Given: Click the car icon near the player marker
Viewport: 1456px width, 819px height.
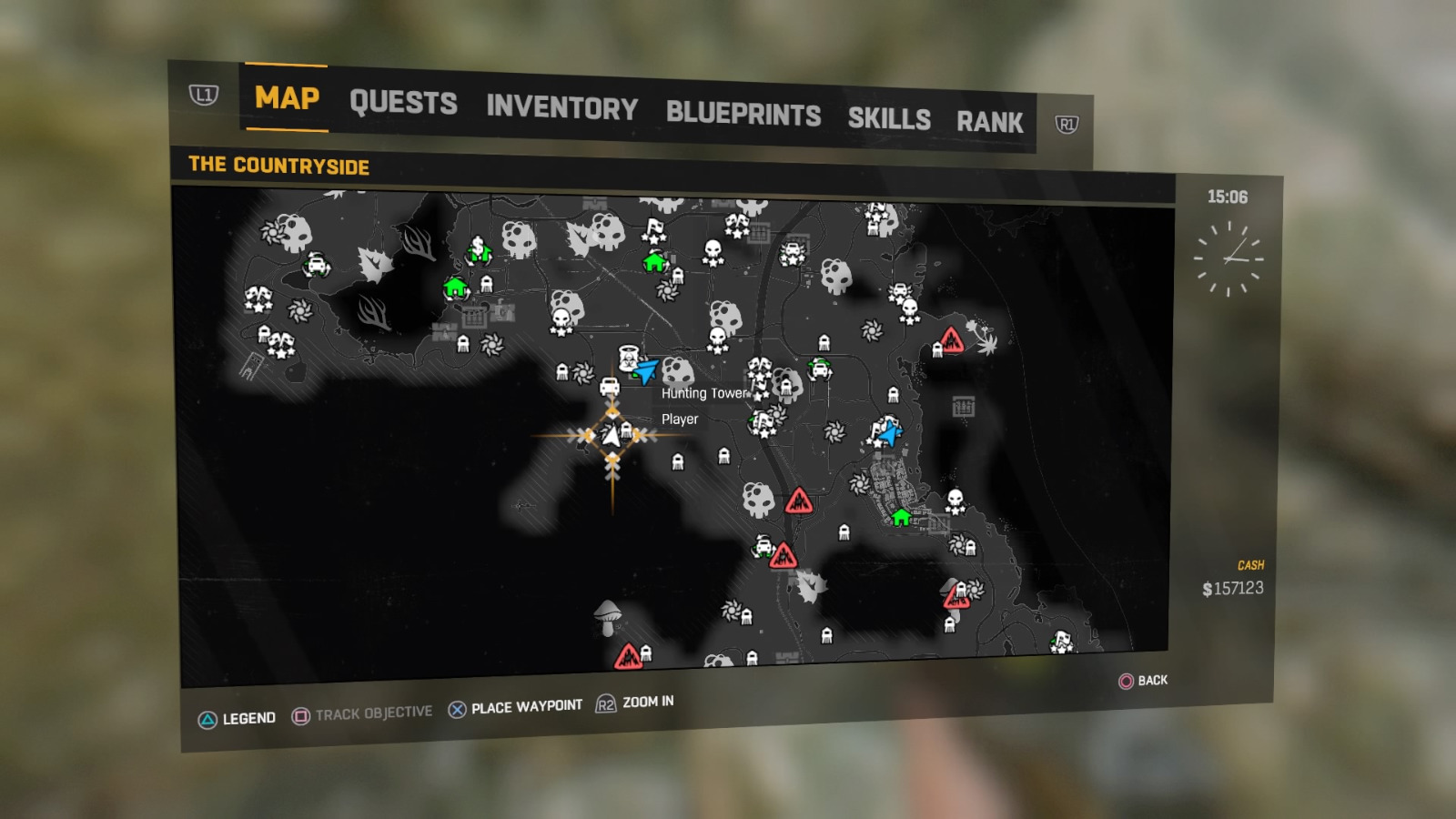Looking at the screenshot, I should pyautogui.click(x=608, y=387).
